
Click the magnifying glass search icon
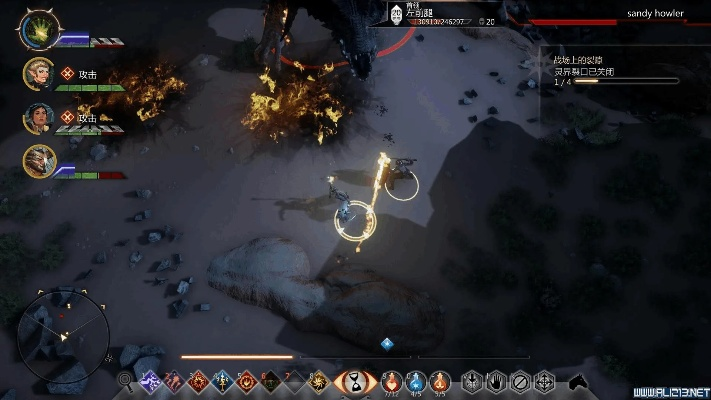[x=126, y=380]
